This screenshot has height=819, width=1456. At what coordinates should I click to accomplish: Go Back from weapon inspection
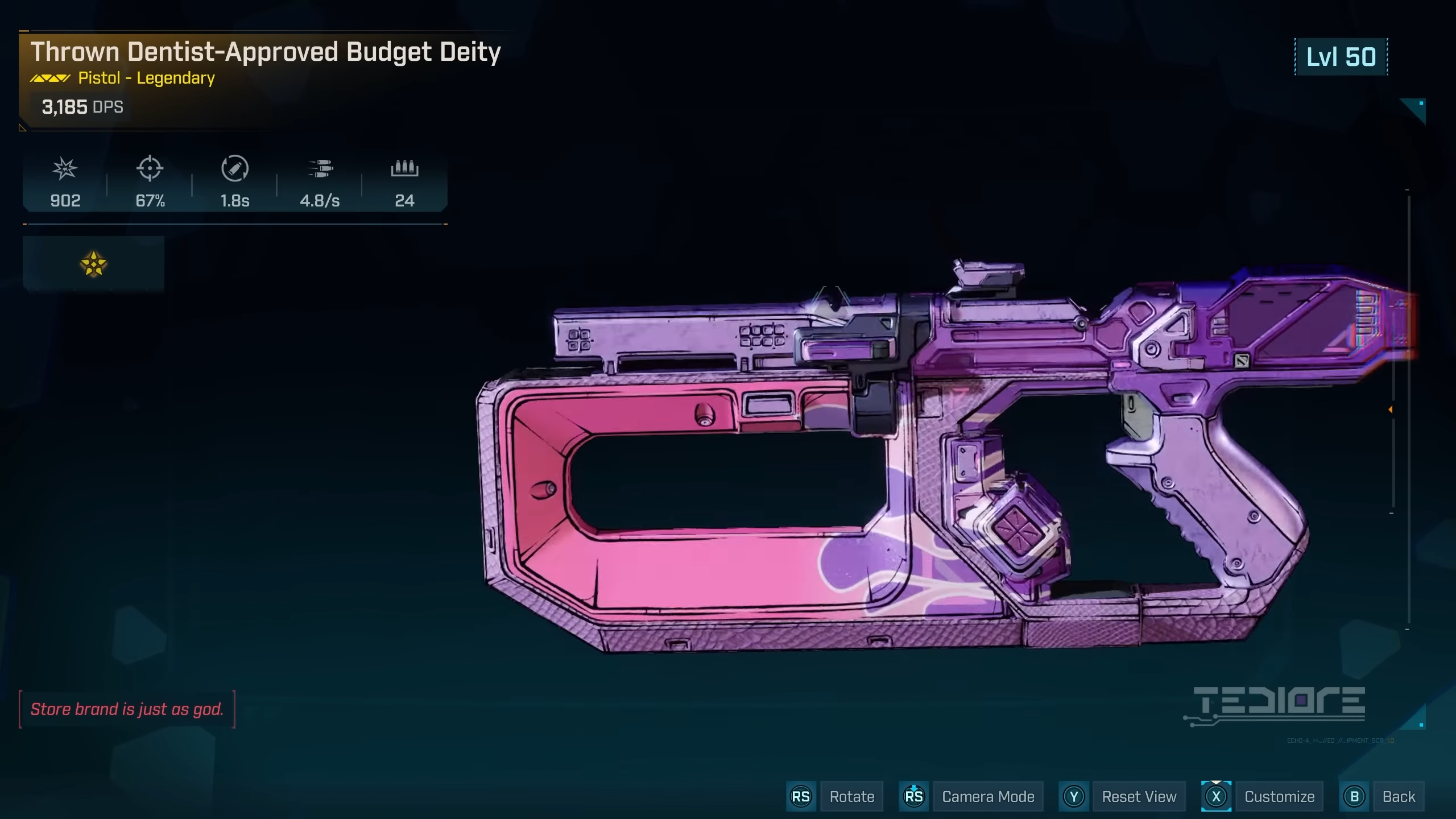[1399, 796]
